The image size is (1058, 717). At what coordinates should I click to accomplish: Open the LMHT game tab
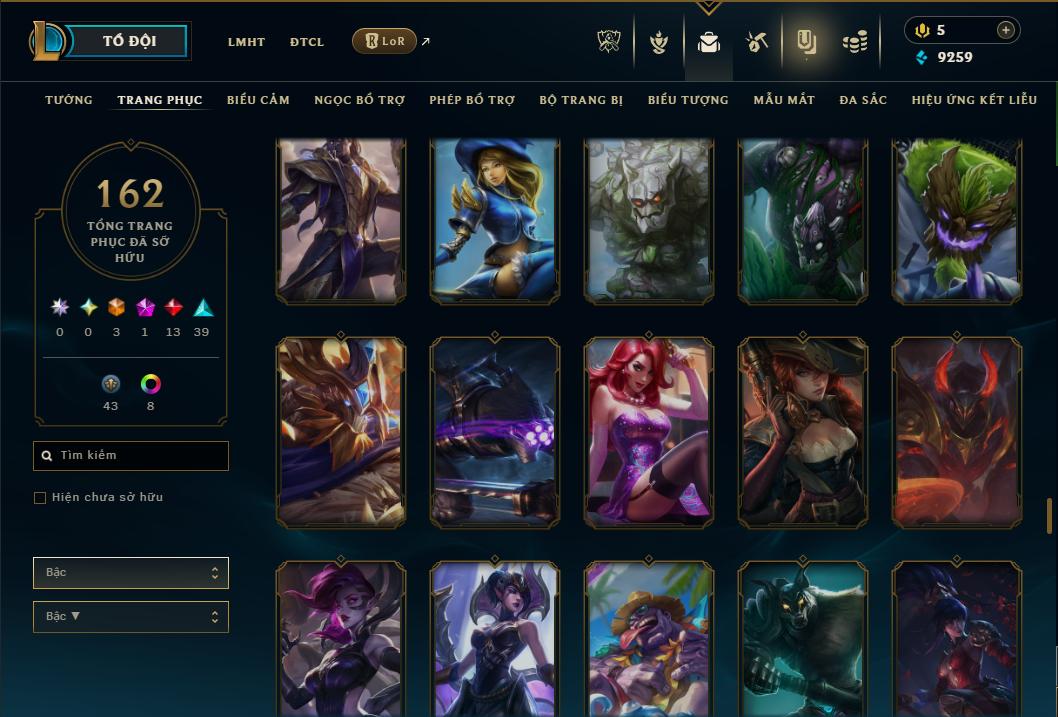point(246,42)
